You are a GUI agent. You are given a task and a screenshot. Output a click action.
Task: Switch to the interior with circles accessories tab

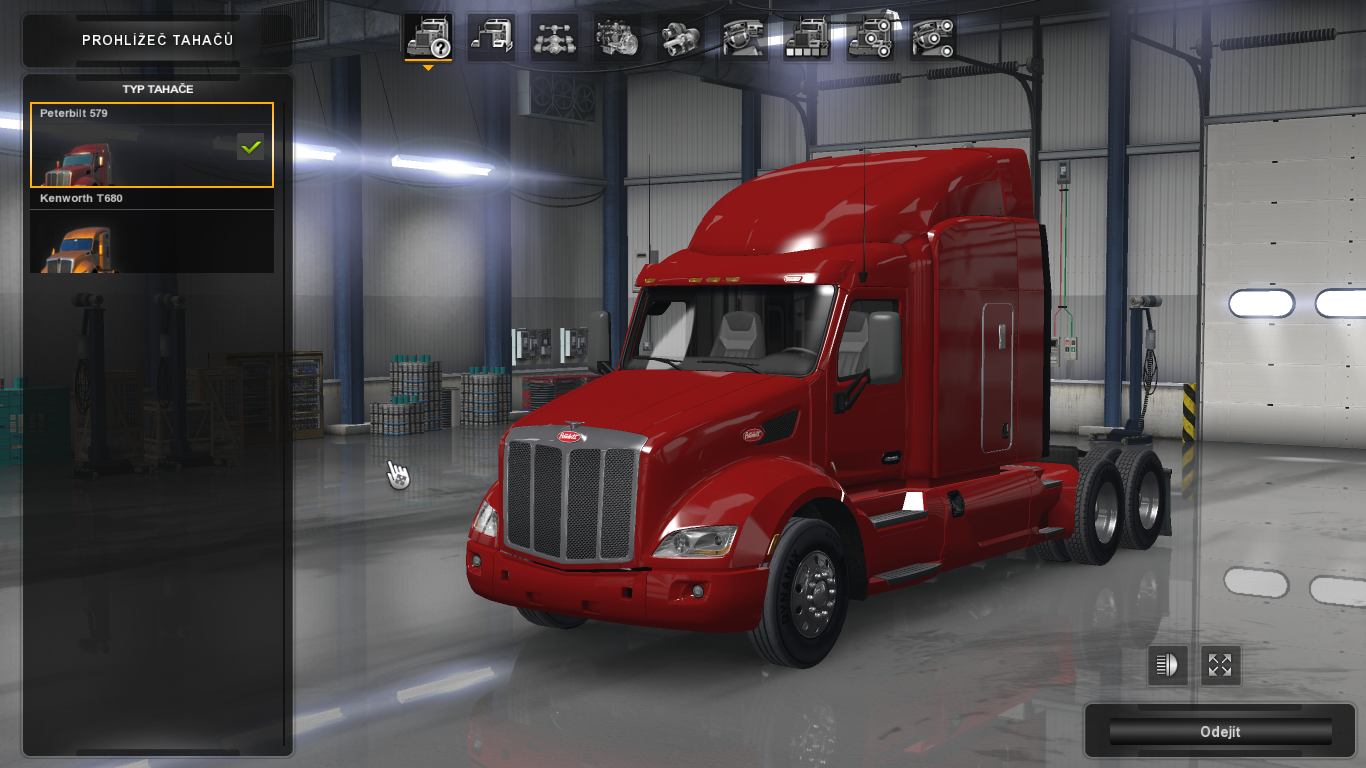pos(933,38)
